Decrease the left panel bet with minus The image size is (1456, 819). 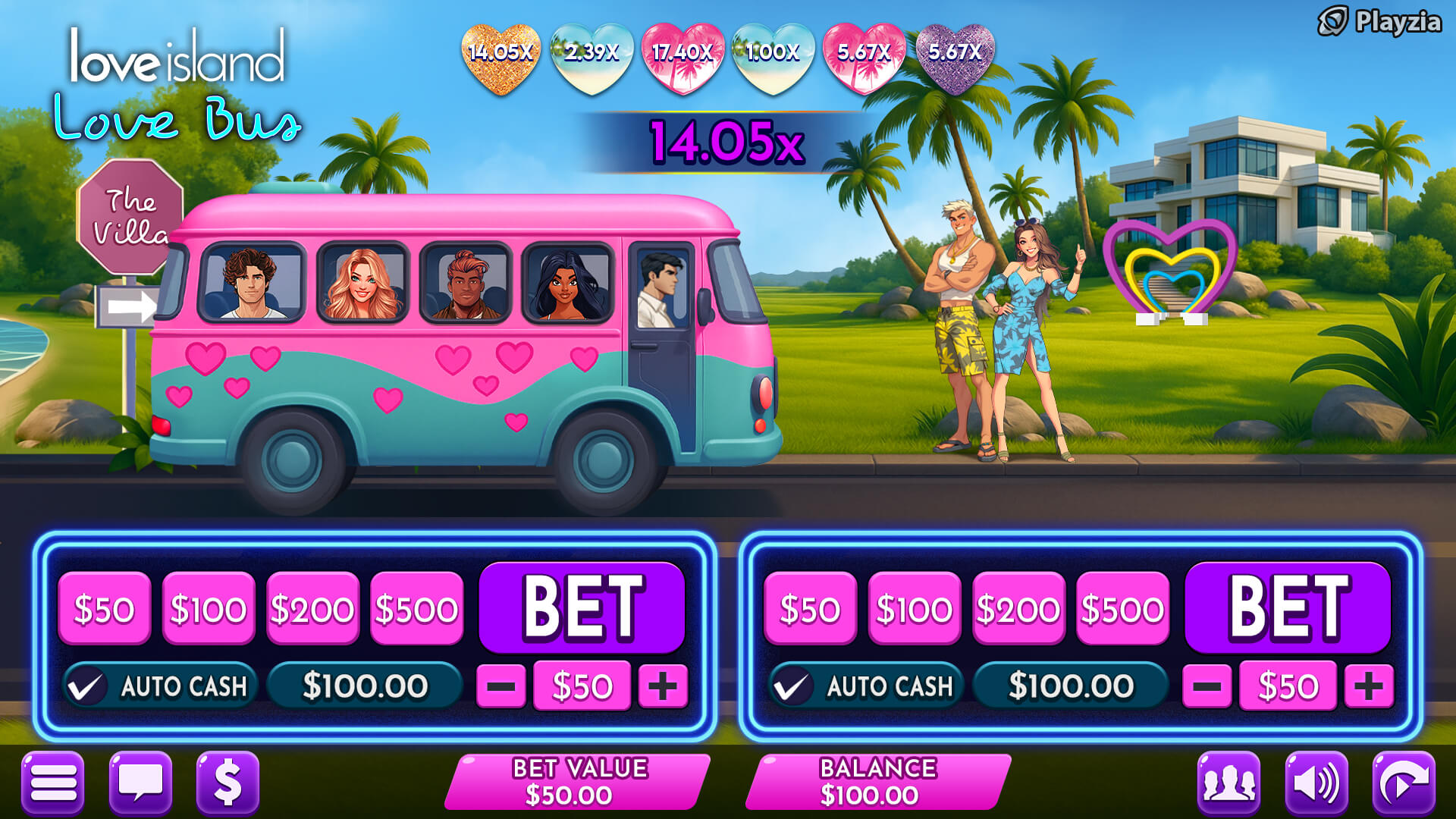500,686
